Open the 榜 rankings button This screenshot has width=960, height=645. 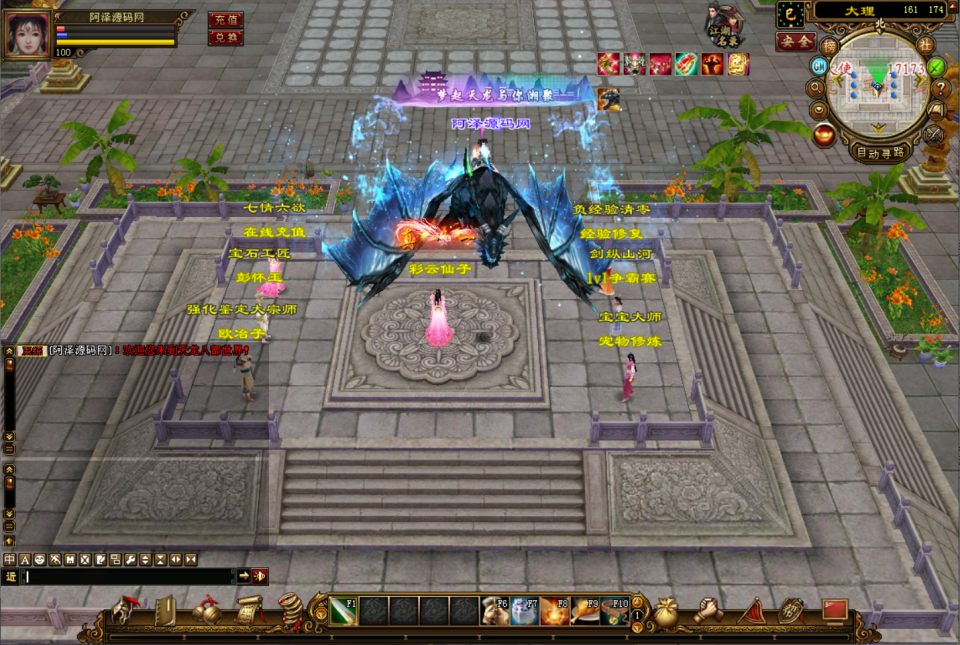coord(829,45)
